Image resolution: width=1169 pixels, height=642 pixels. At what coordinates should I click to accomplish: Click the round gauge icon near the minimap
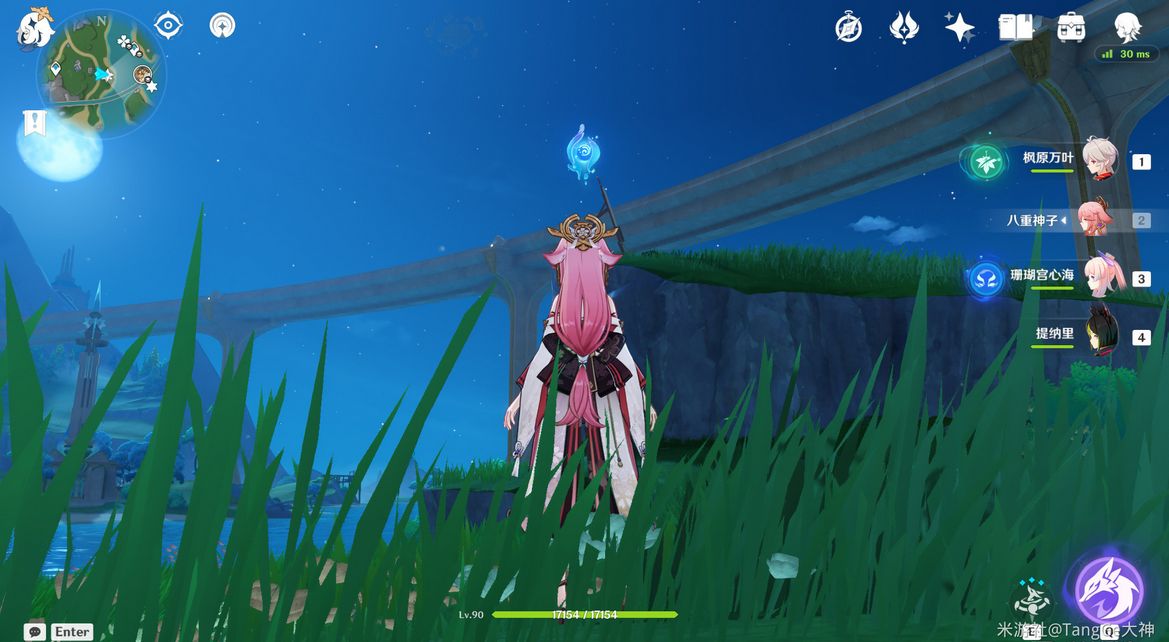pyautogui.click(x=223, y=26)
